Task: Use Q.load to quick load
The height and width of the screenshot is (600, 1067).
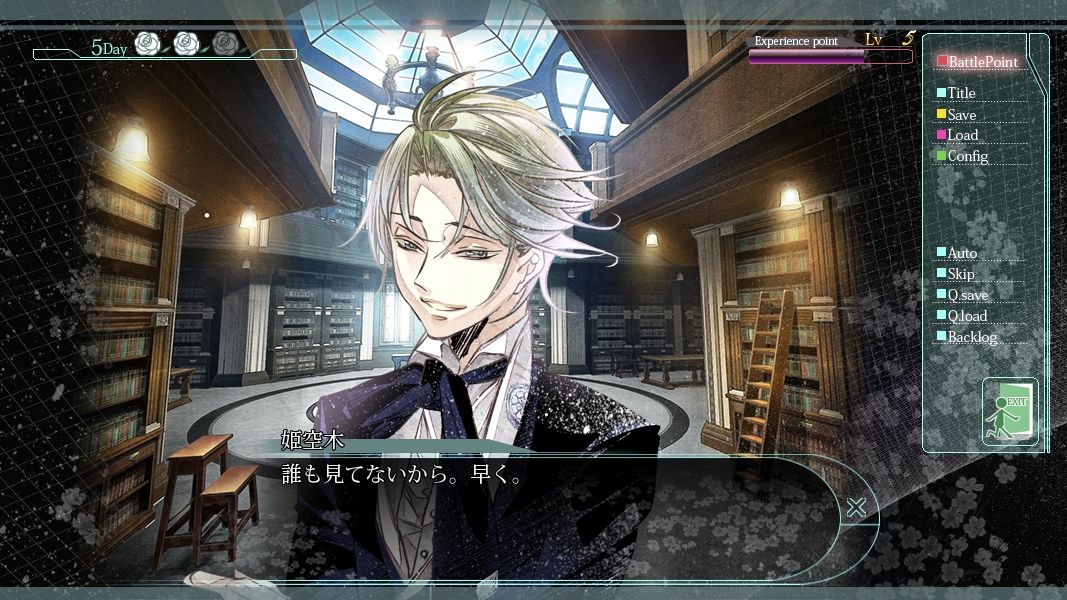Action: point(966,316)
